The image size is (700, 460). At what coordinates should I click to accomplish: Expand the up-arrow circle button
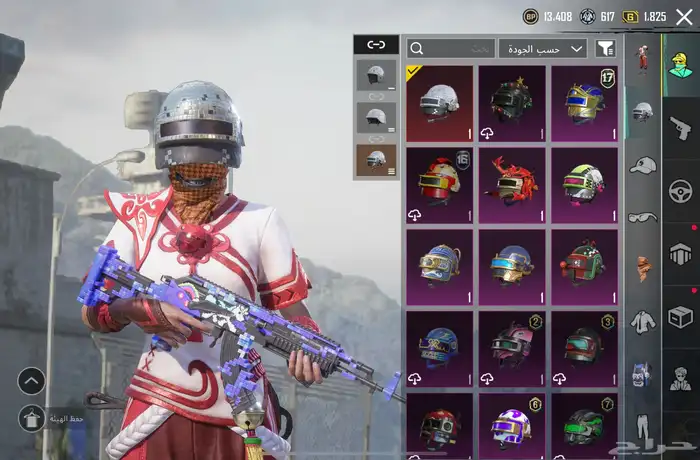tap(31, 380)
